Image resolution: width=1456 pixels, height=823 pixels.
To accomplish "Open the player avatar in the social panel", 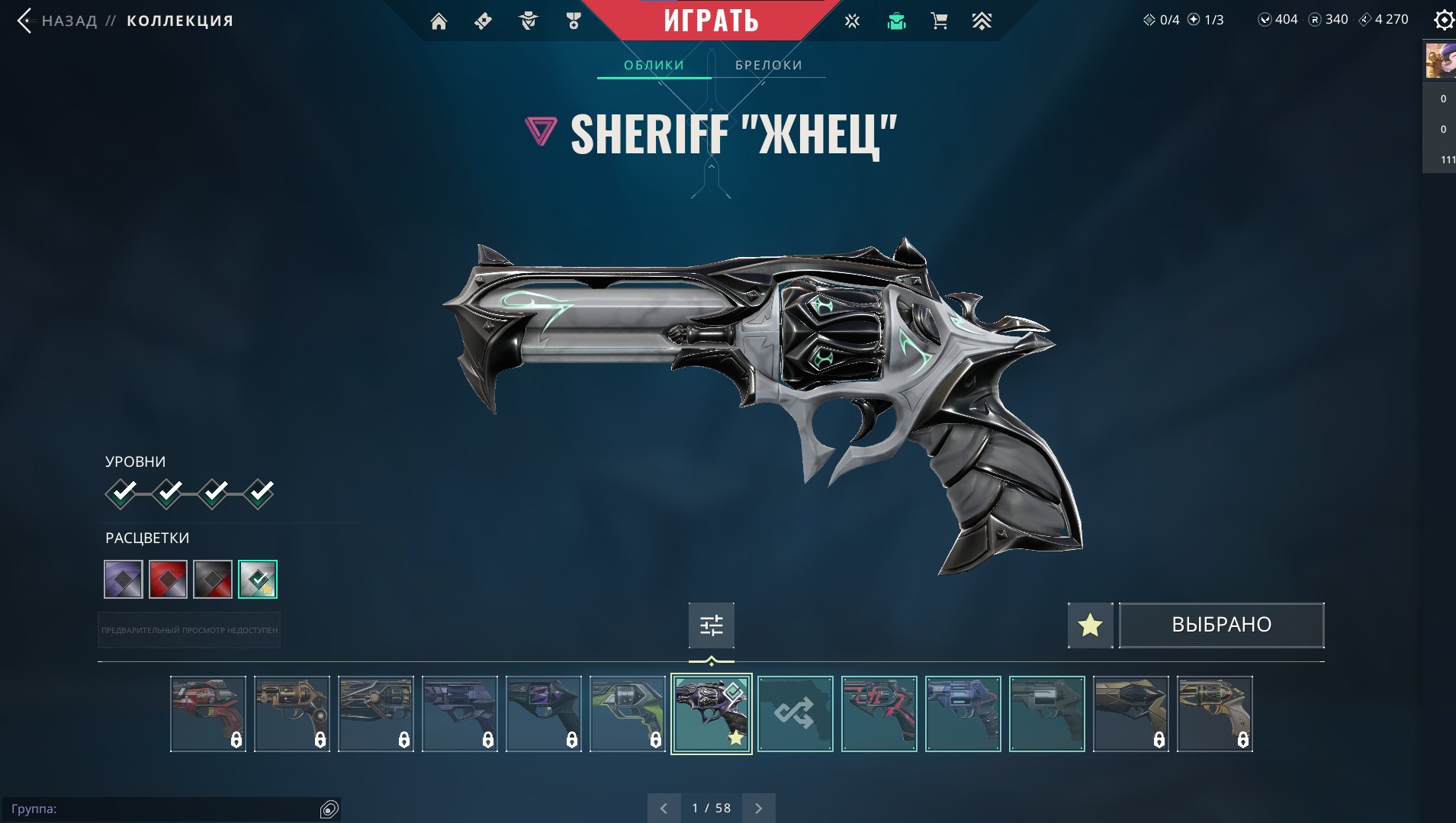I will (x=1440, y=61).
